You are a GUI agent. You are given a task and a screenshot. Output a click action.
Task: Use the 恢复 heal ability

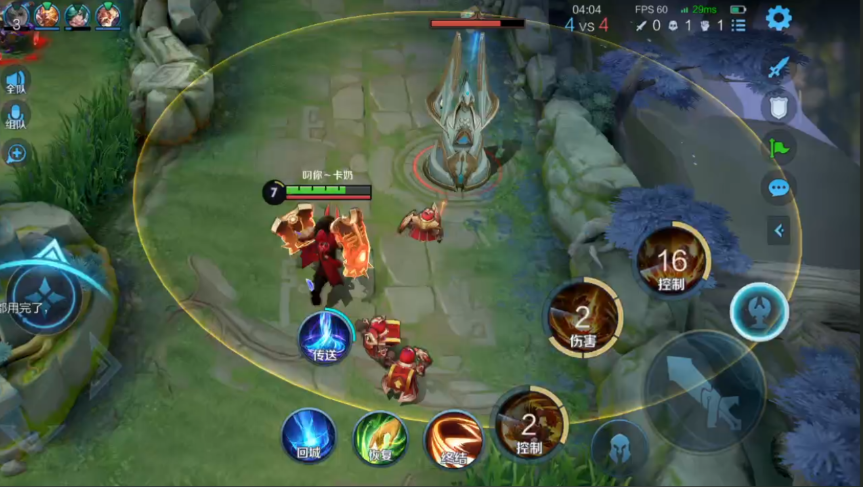click(380, 438)
